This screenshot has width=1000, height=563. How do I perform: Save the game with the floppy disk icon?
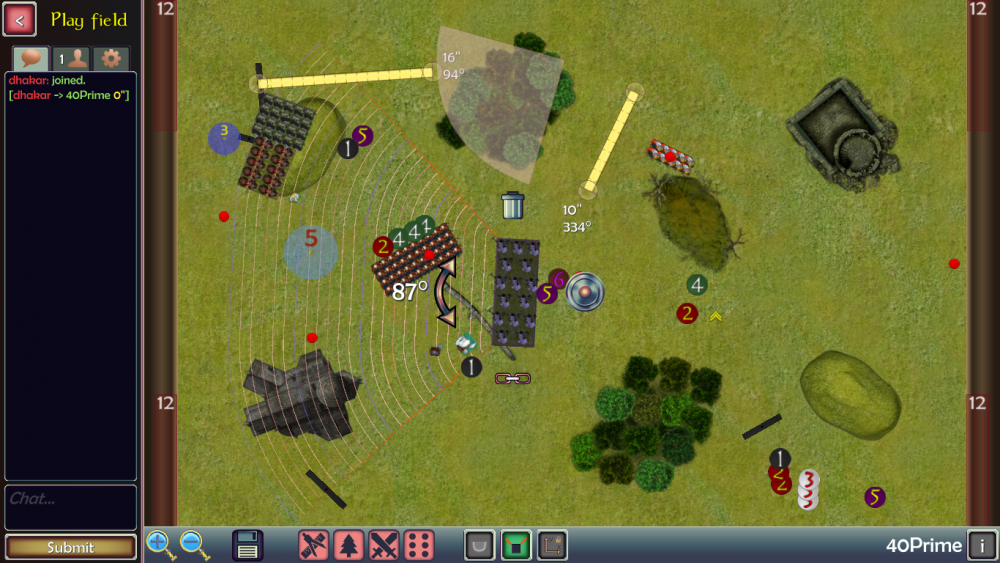pos(248,545)
